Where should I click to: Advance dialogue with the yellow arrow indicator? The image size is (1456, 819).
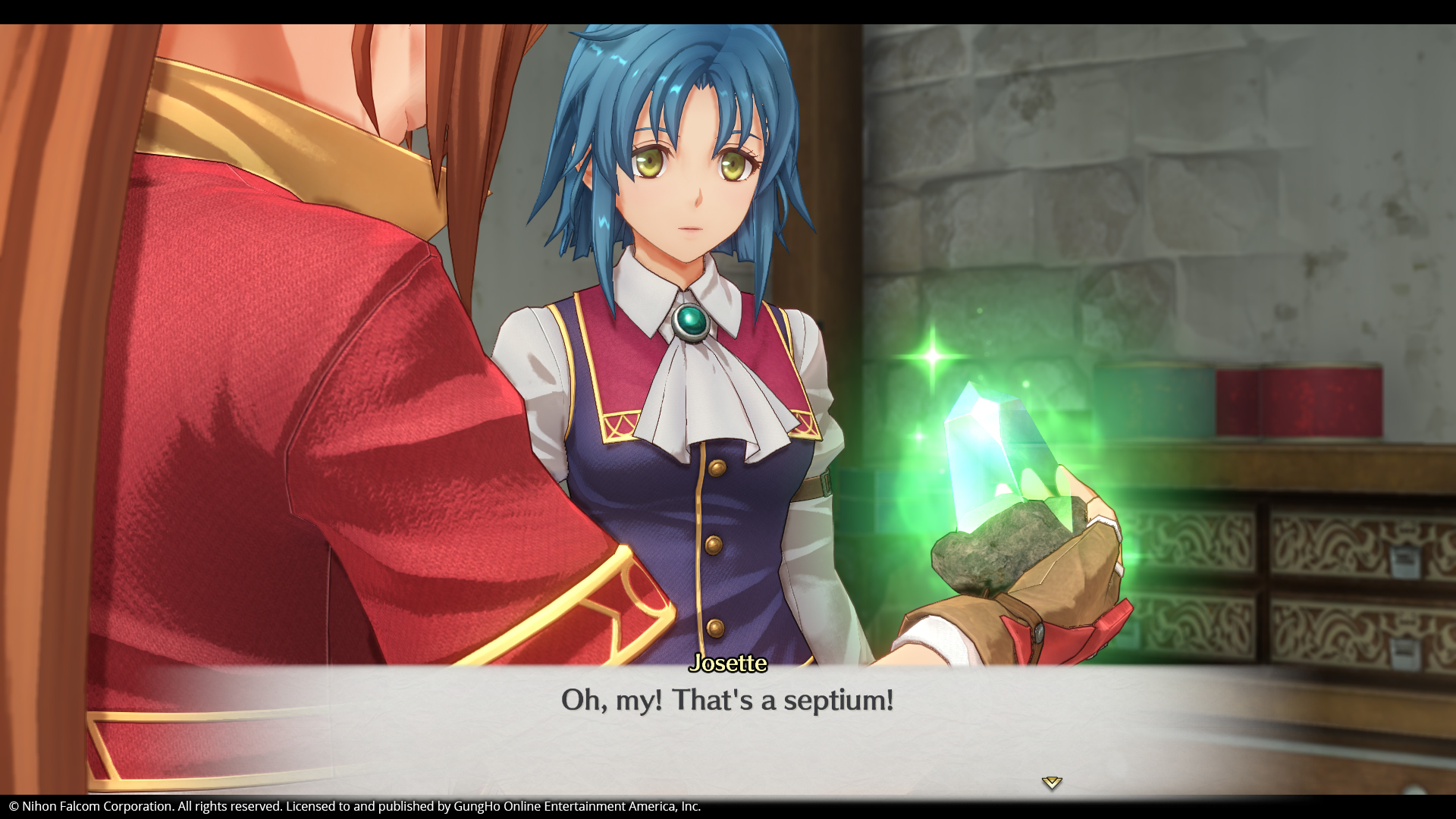pyautogui.click(x=1052, y=783)
